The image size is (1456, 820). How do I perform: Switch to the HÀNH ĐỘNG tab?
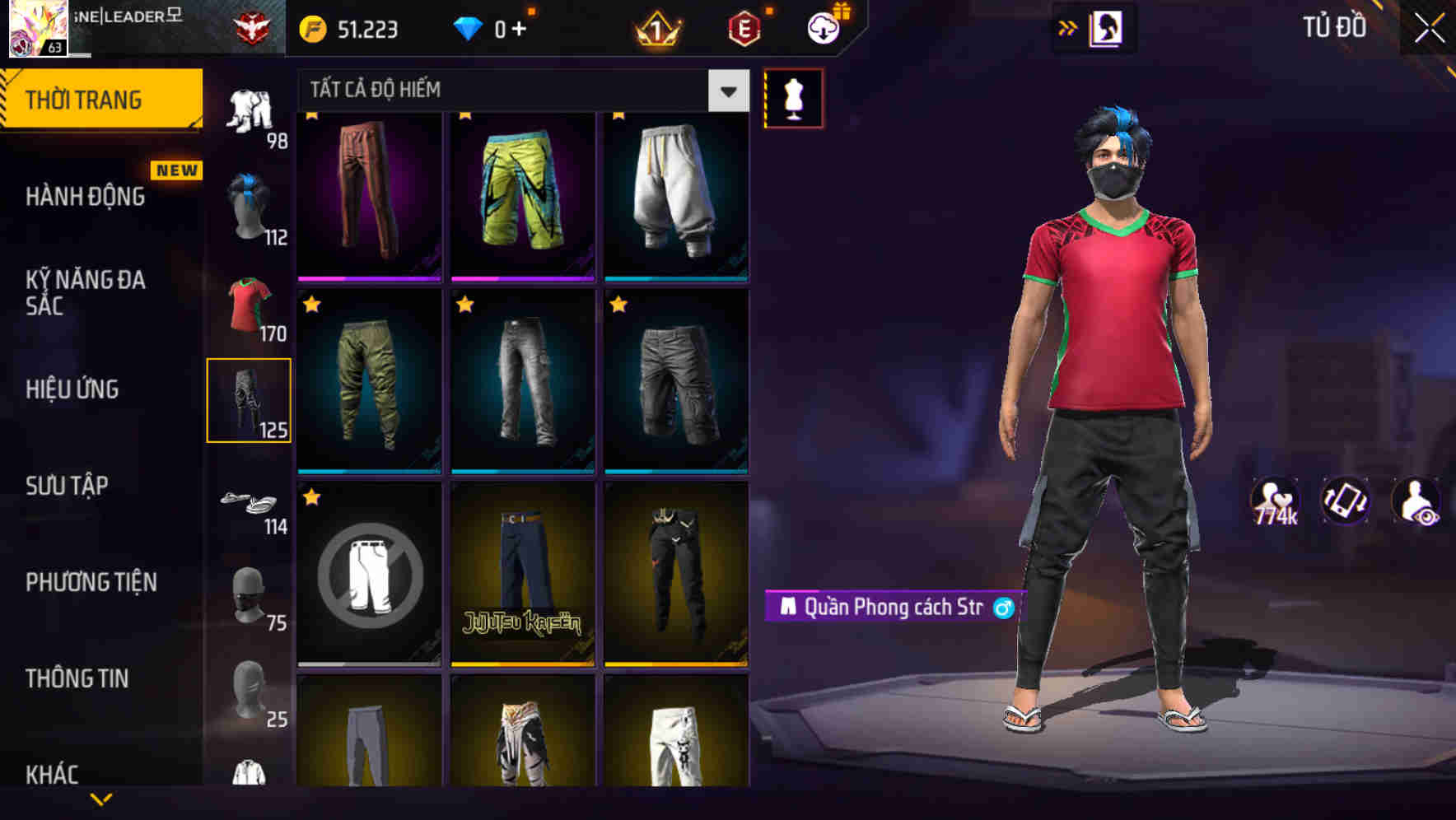pyautogui.click(x=87, y=196)
